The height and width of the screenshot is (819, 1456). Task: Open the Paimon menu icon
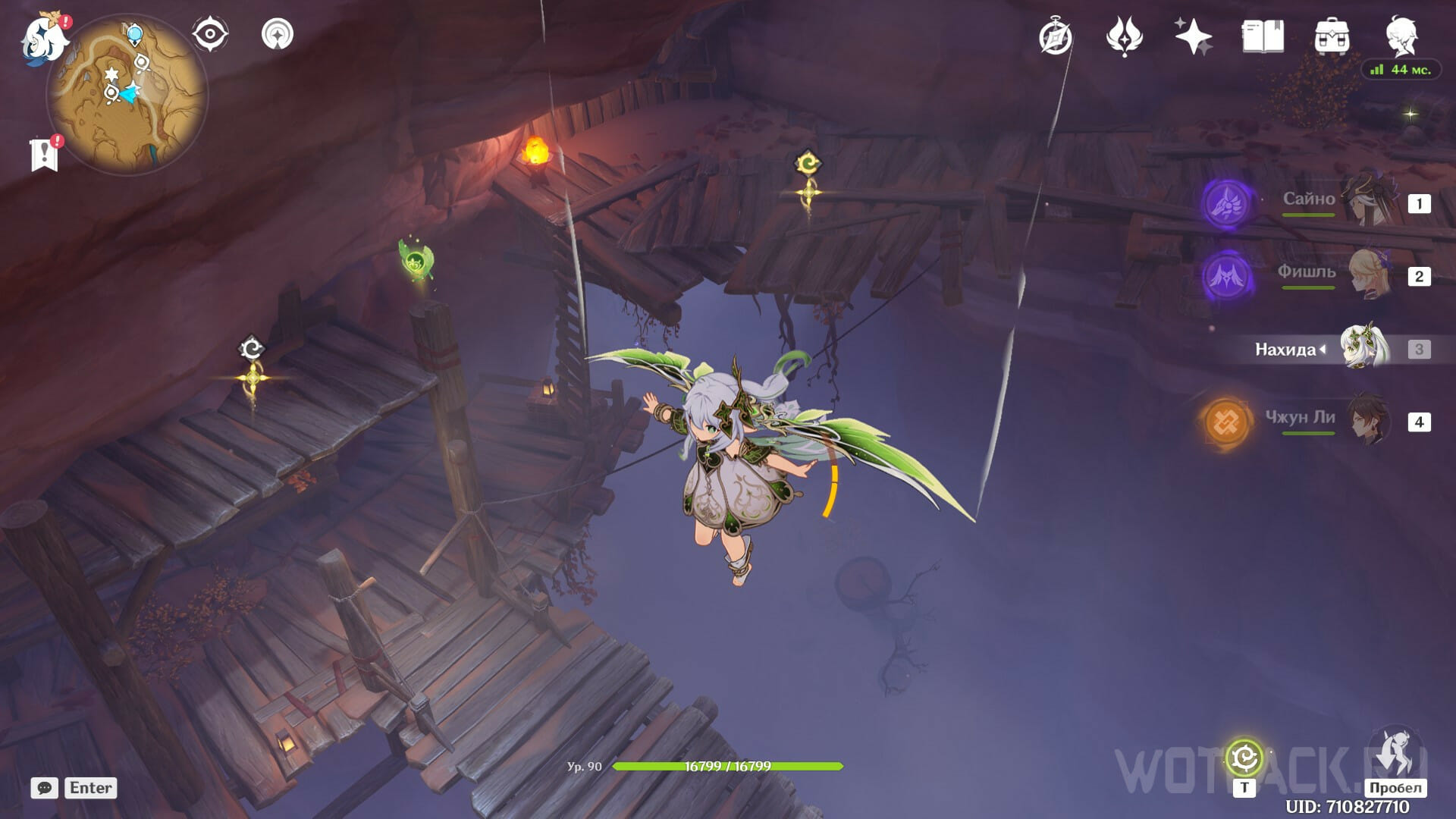coord(42,38)
